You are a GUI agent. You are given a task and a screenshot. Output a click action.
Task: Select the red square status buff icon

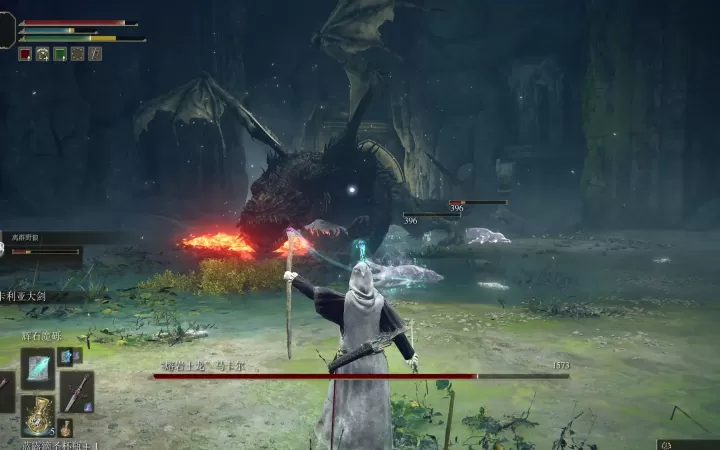[25, 54]
